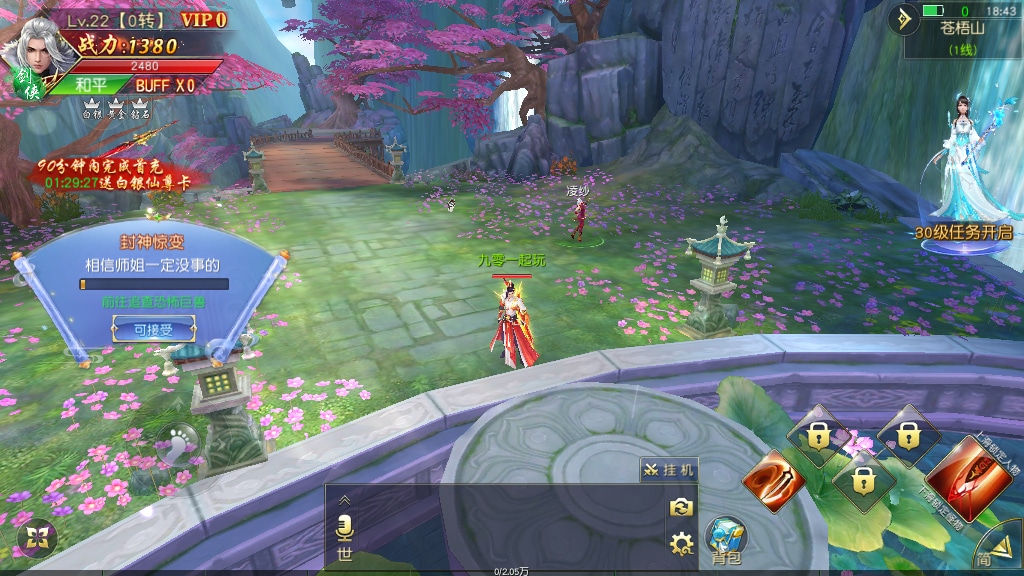The width and height of the screenshot is (1024, 576).
Task: Click the yellow arrow expand button near clock
Action: tap(905, 18)
